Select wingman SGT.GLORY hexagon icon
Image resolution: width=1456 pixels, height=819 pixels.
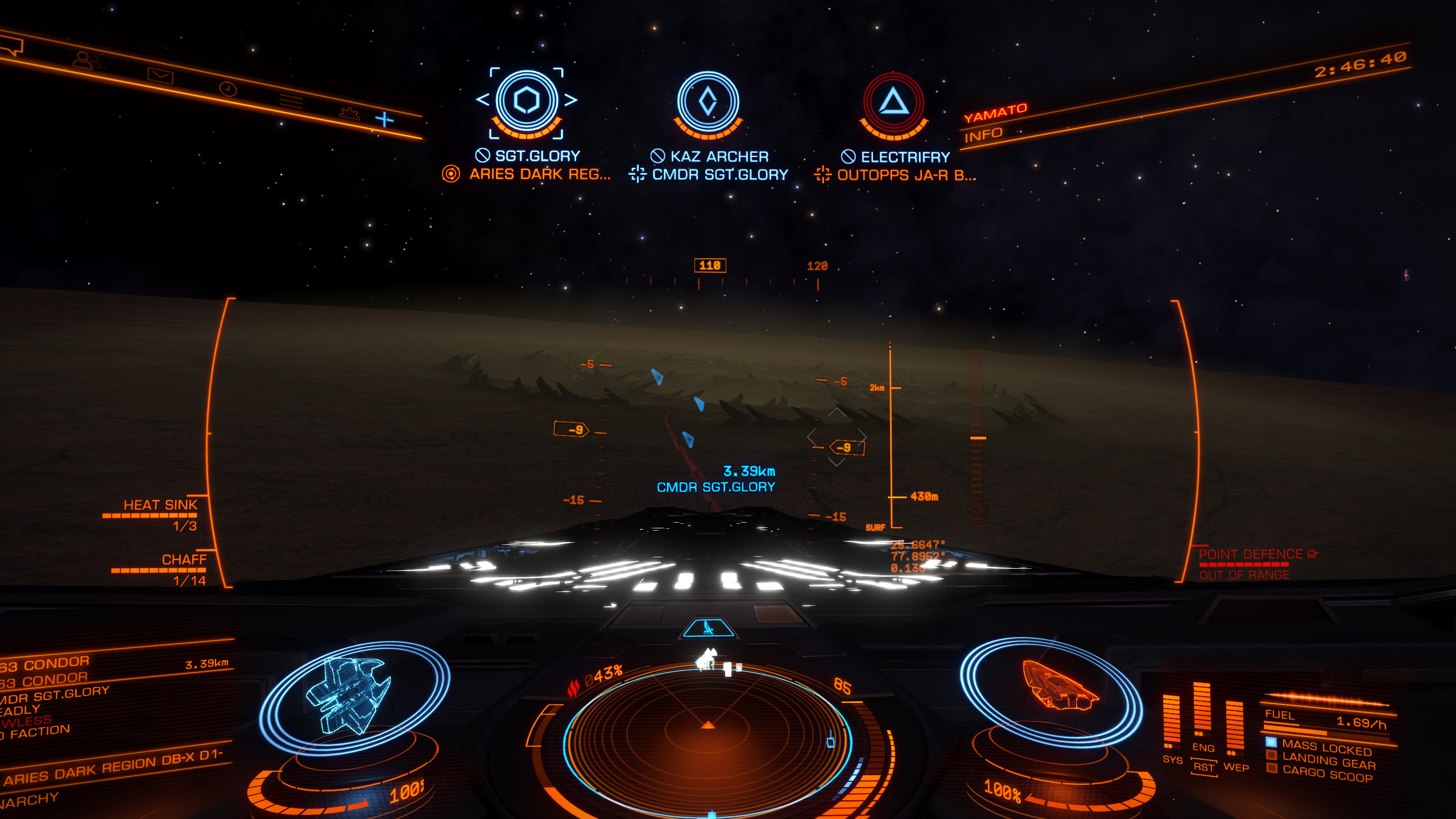tap(527, 101)
